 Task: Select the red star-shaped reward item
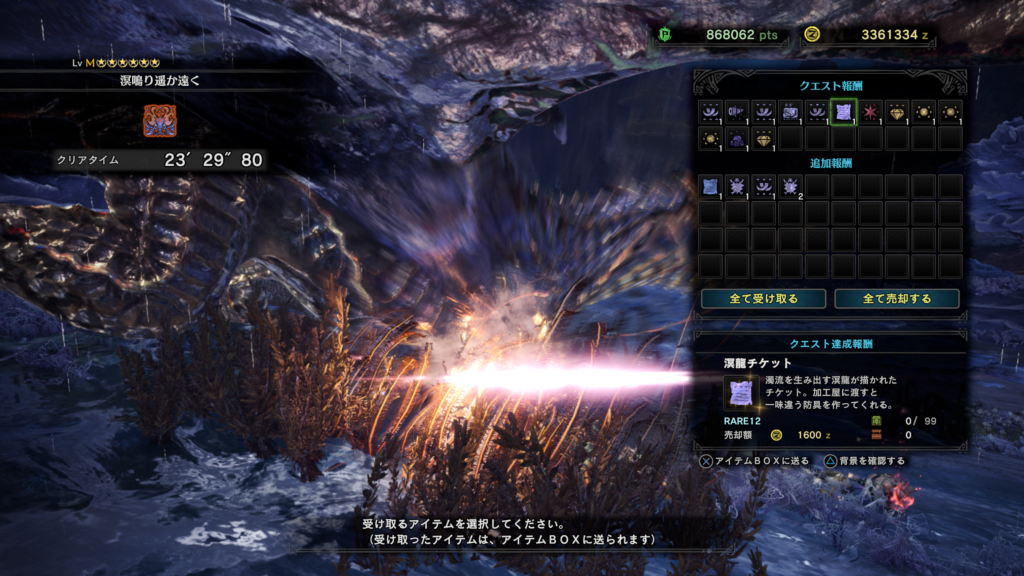click(870, 112)
